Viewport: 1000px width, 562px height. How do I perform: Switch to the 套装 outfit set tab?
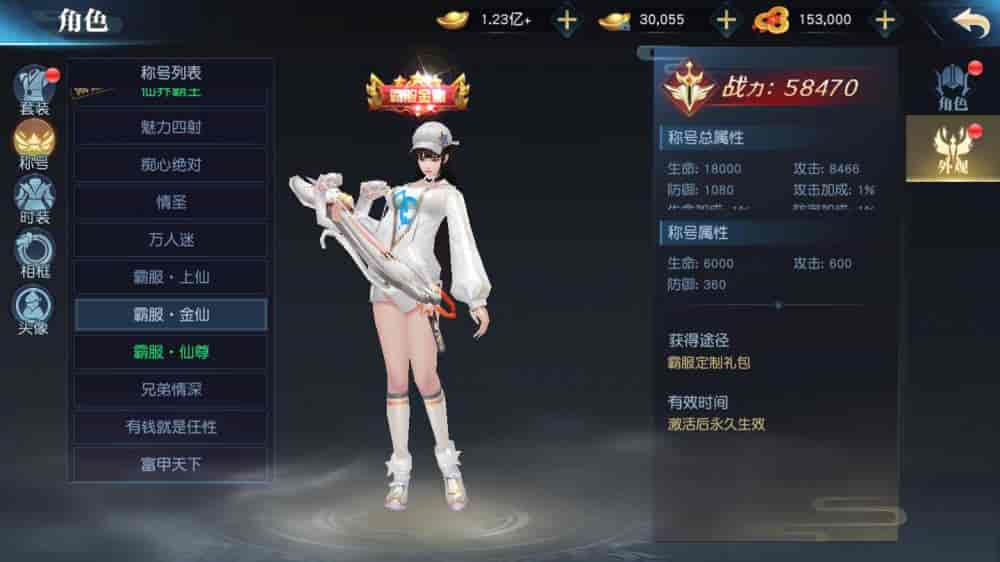(35, 88)
